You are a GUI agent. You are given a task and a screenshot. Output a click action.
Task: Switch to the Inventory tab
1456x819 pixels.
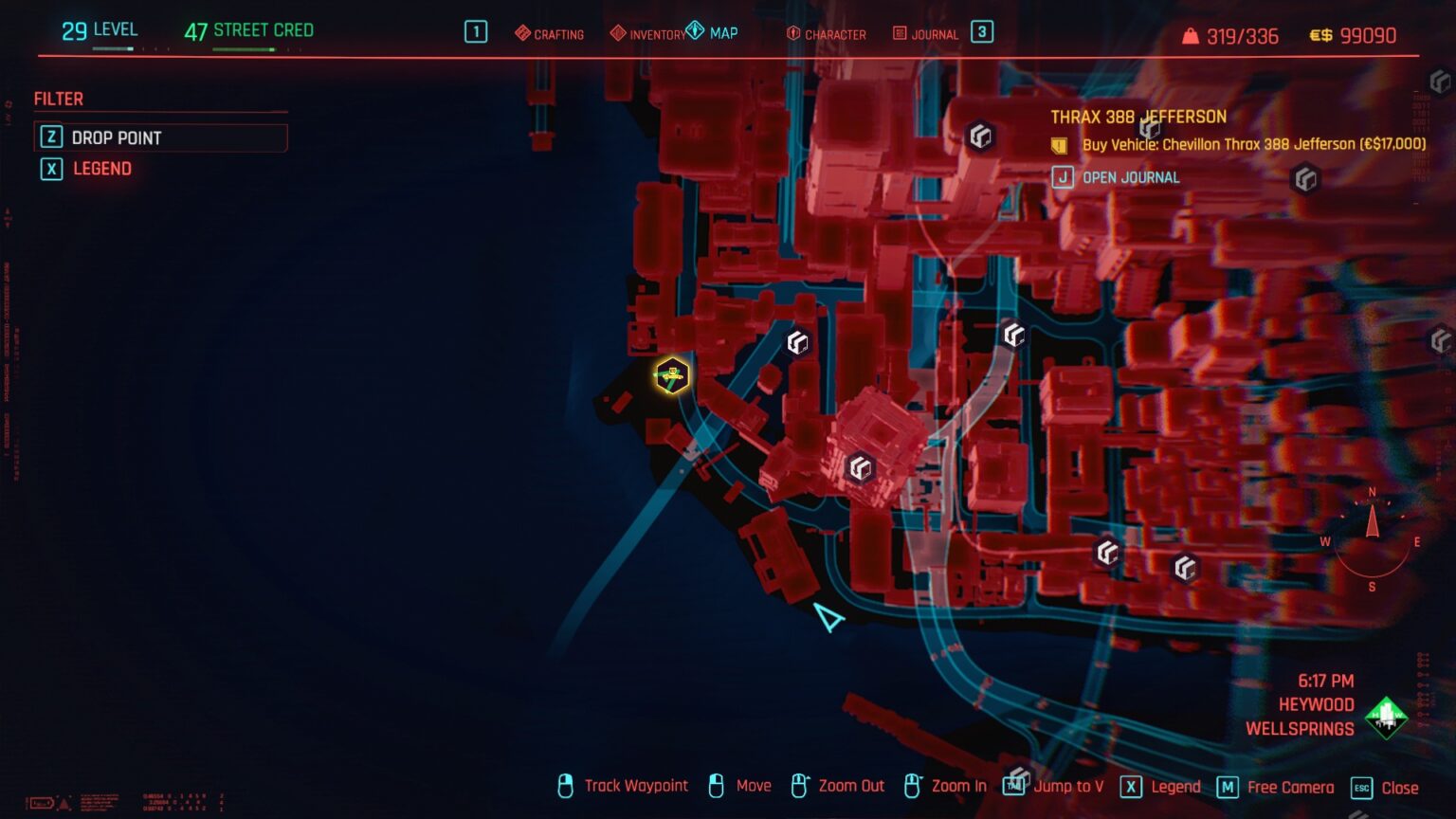648,34
